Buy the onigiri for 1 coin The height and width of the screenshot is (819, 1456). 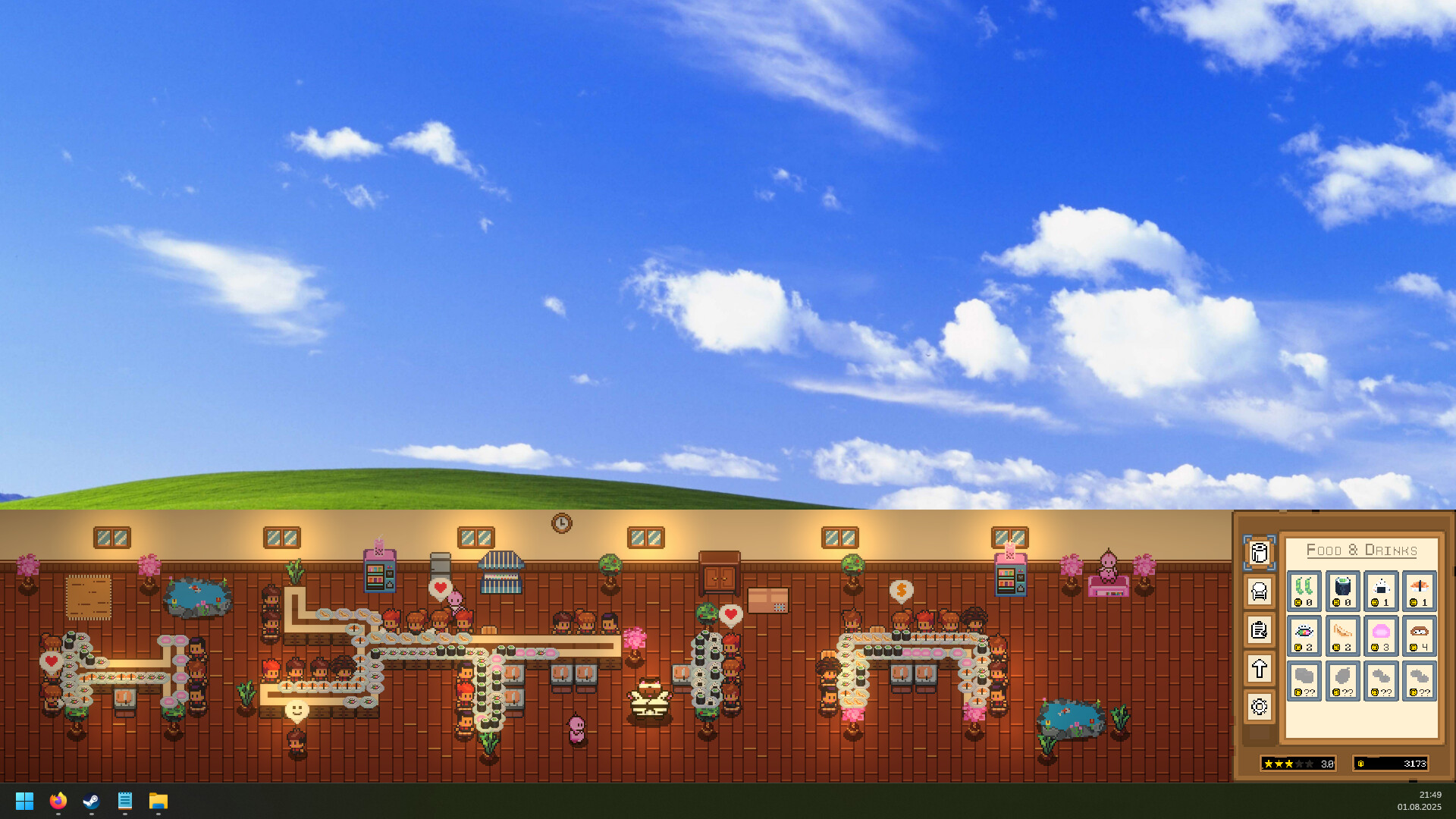point(1381,591)
